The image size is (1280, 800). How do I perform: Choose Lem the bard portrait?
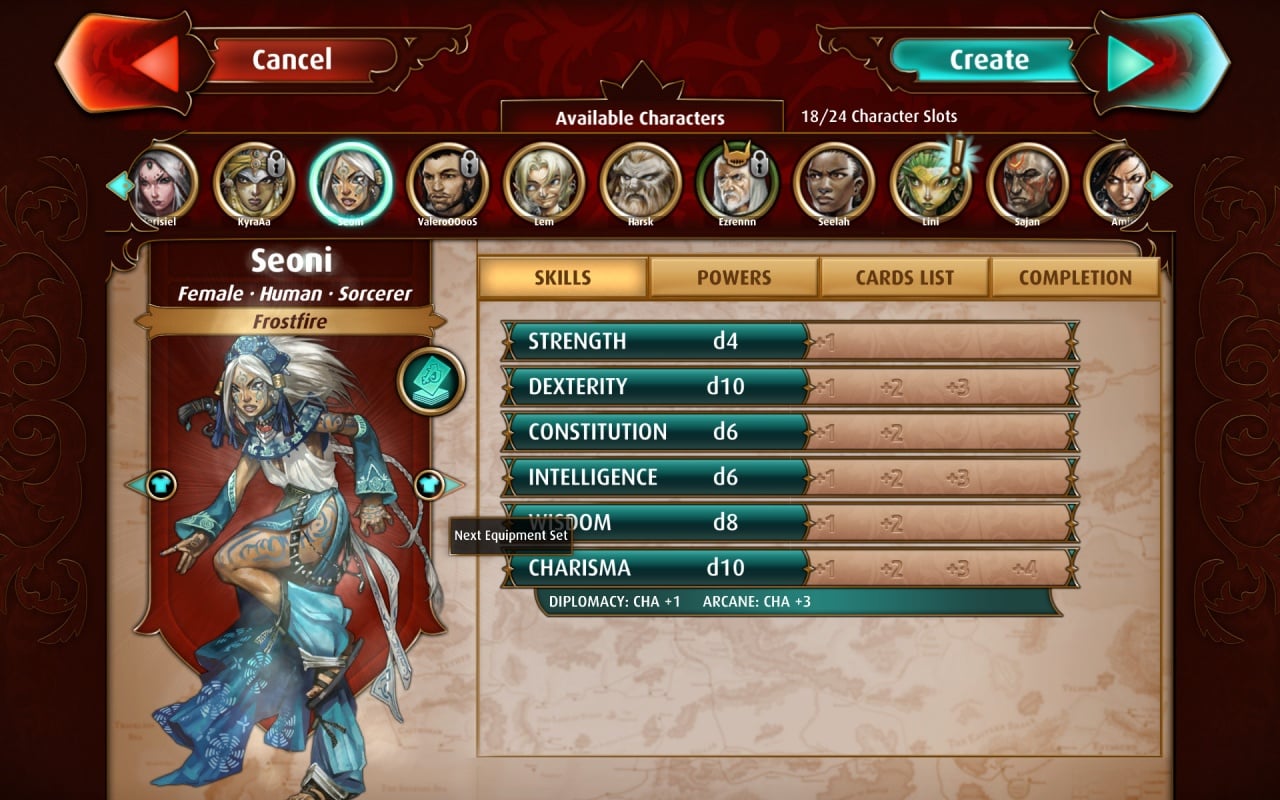tap(544, 181)
